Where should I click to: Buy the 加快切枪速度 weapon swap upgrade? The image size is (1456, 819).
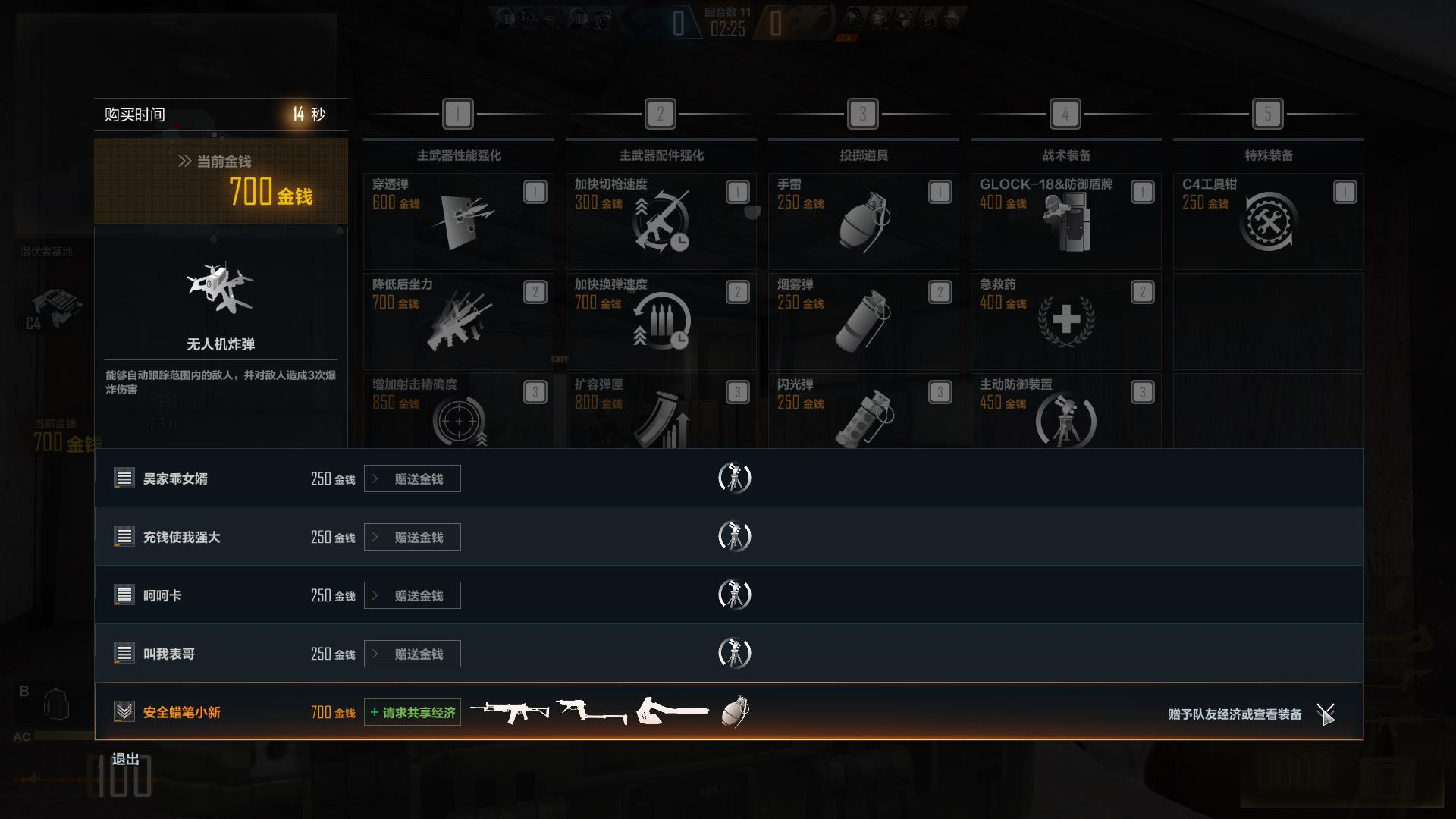661,221
